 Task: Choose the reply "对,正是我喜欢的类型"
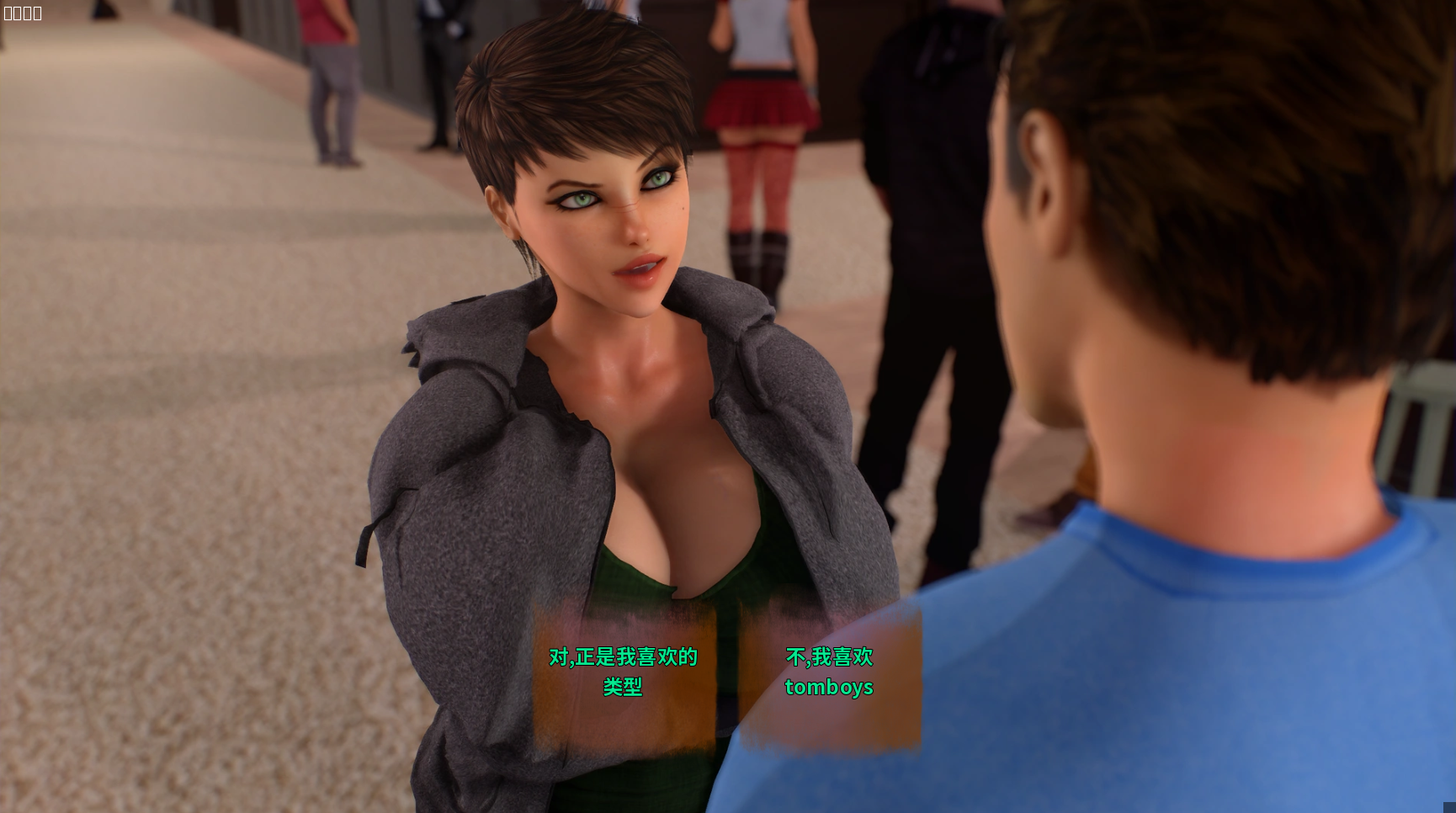pos(623,672)
